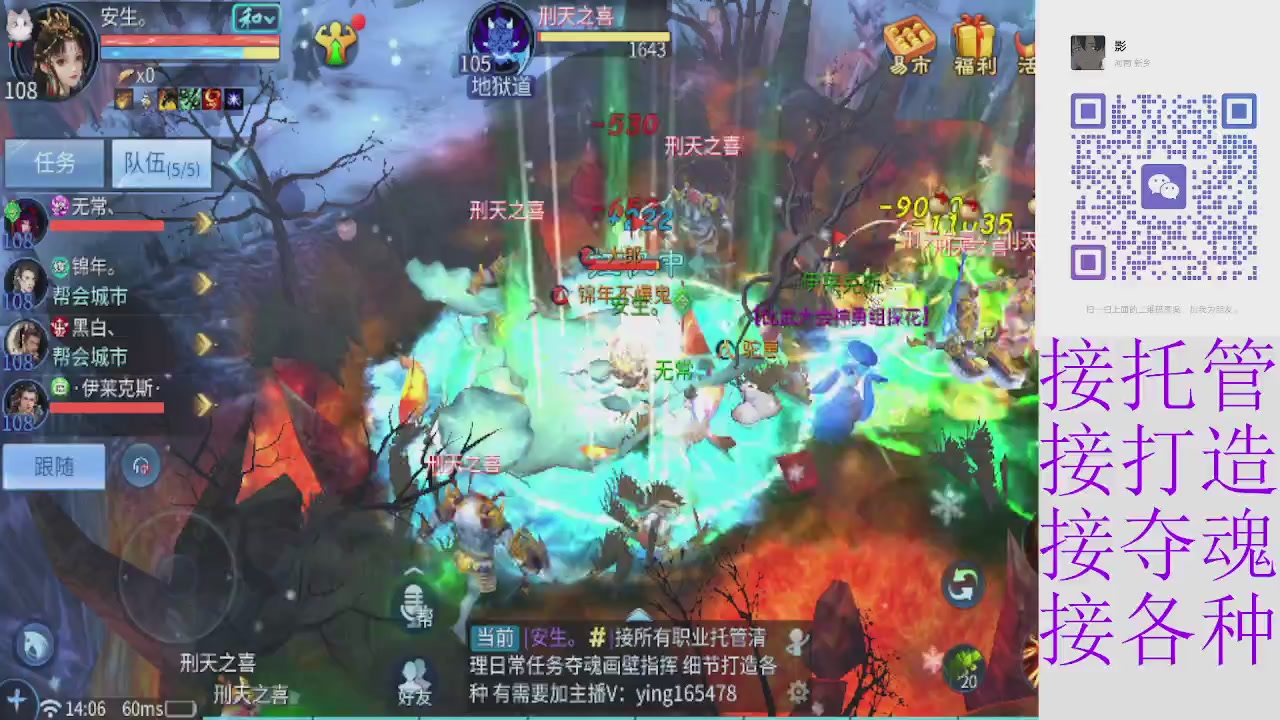Open the 队伍(5/5) team tab

160,163
